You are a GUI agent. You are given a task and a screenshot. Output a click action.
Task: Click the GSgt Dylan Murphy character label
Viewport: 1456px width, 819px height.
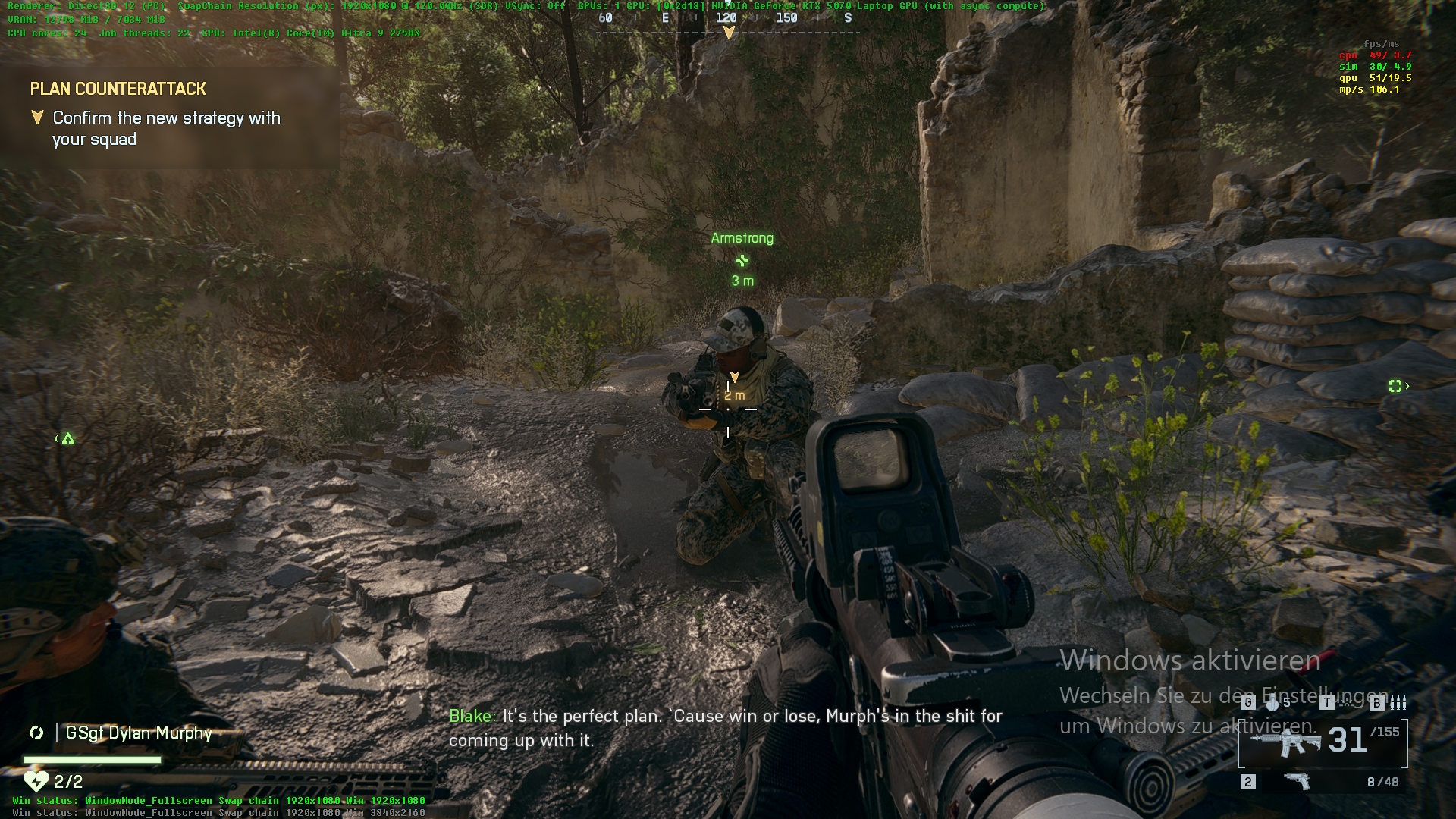pos(139,733)
